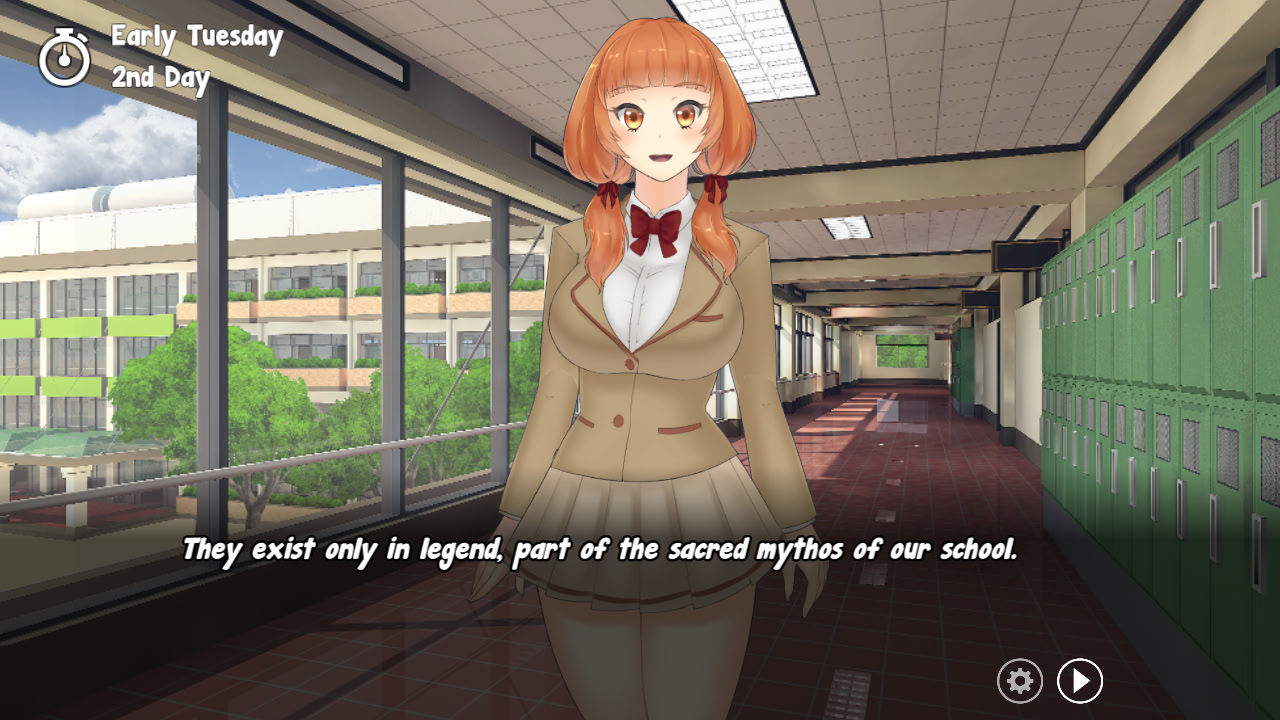This screenshot has height=720, width=1280.
Task: Click the Early Tuesday label
Action: coord(196,37)
